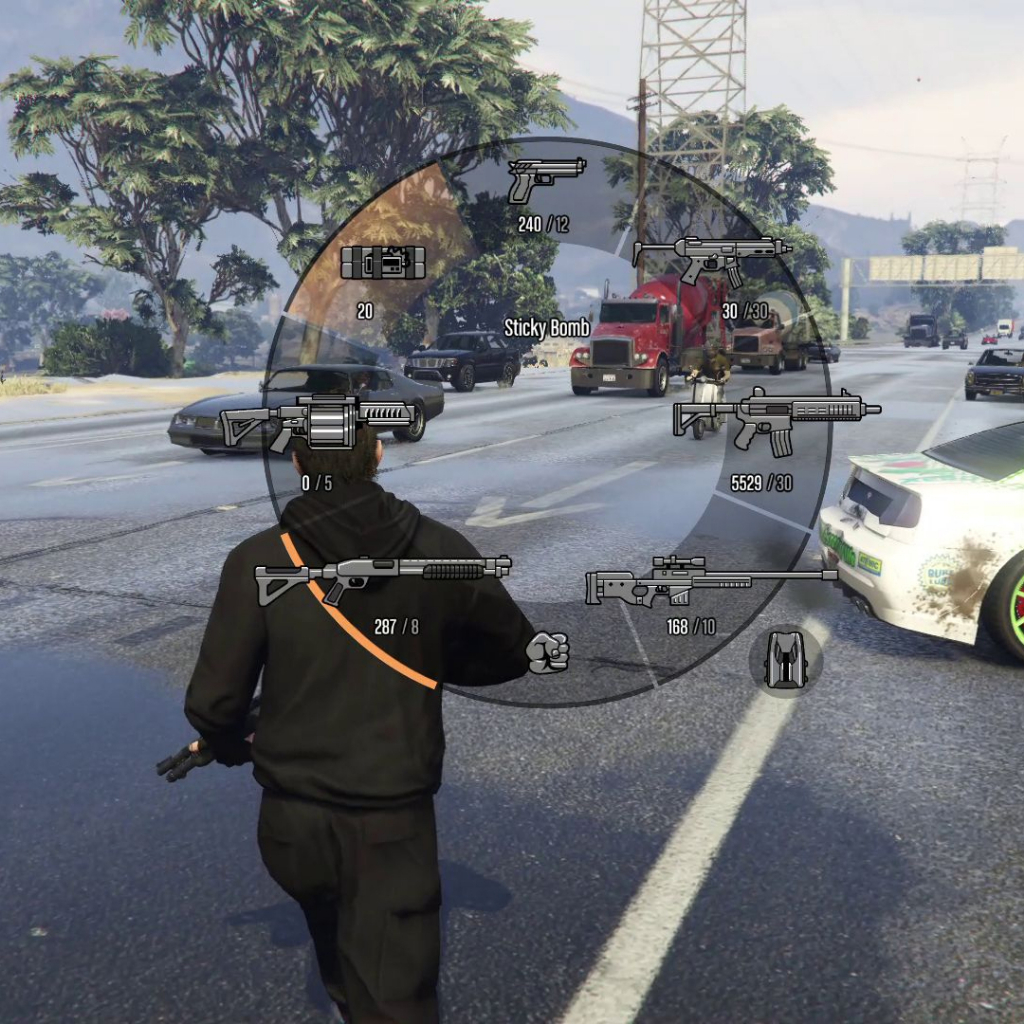Viewport: 1024px width, 1024px height.
Task: Choose the unarmed fist icon
Action: 547,652
